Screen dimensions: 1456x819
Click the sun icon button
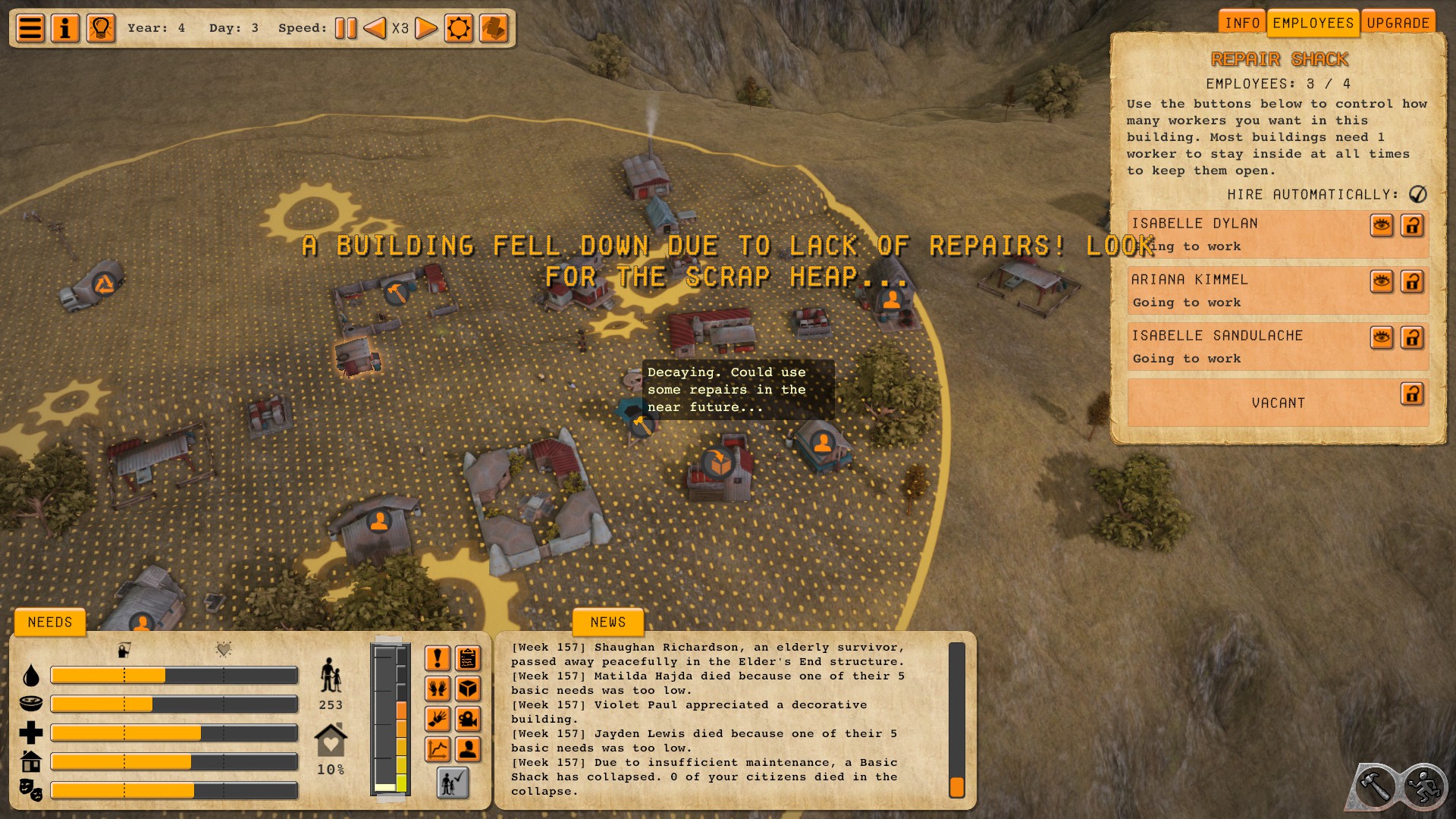tap(459, 29)
